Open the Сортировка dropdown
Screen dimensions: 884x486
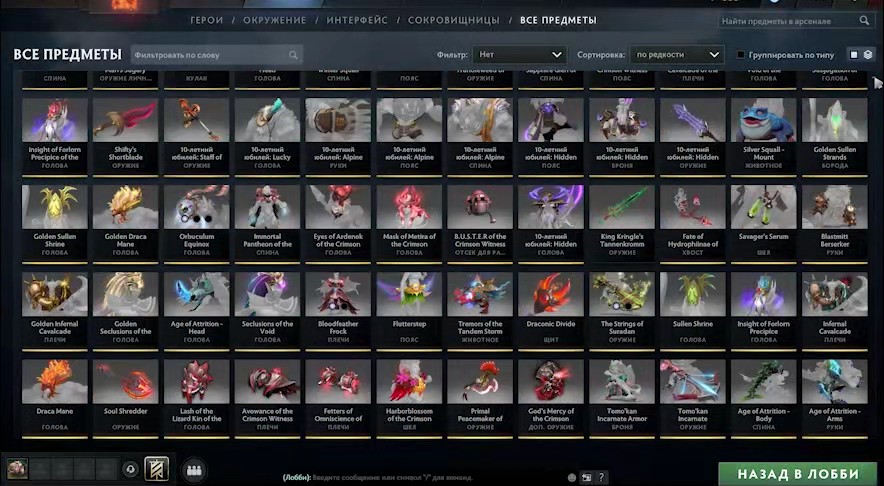point(677,55)
